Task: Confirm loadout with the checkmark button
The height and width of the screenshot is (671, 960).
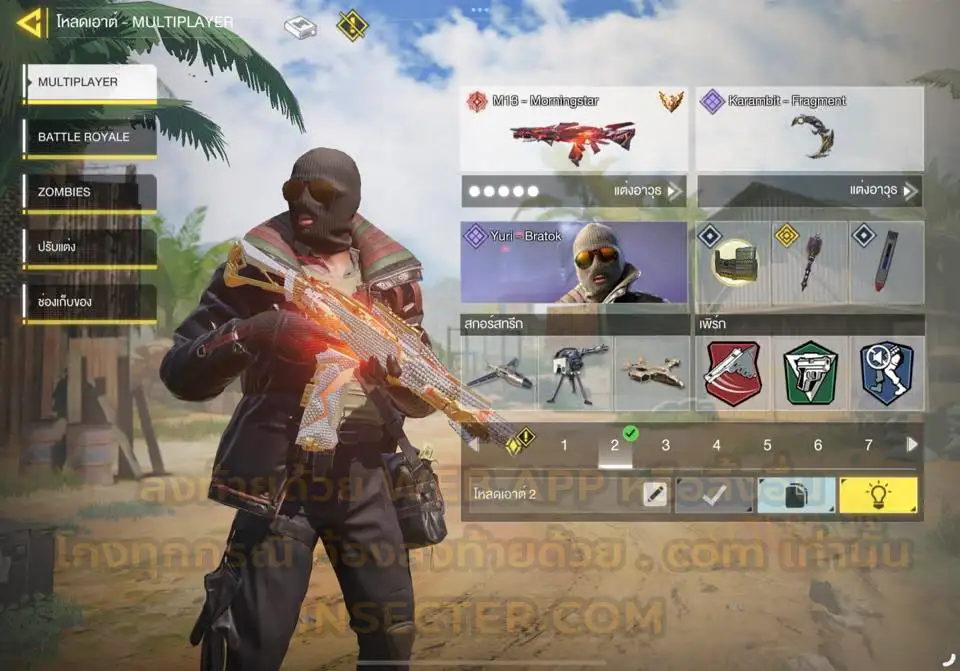Action: [714, 495]
